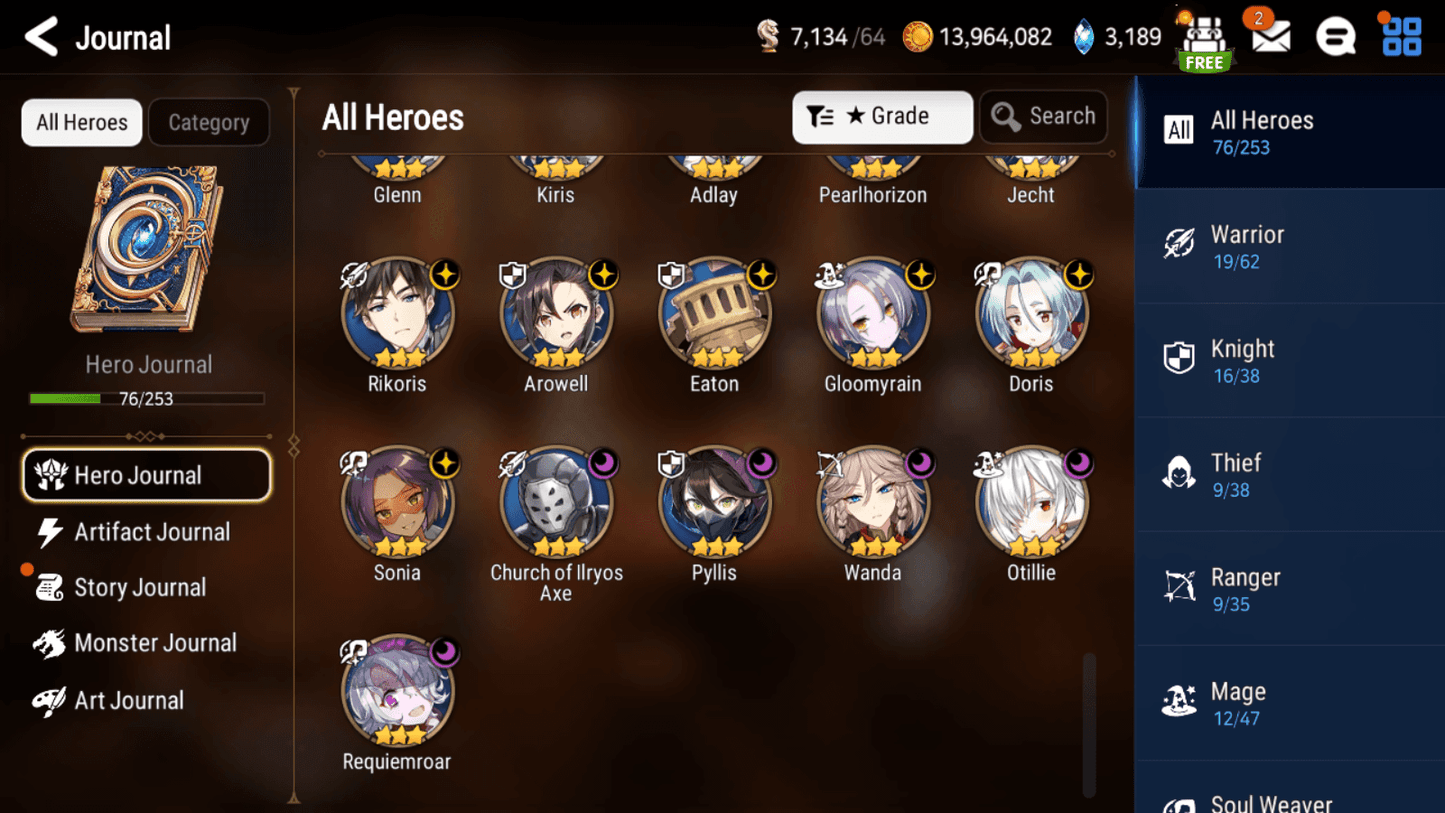Select the Mage hat filter icon
The height and width of the screenshot is (813, 1445).
click(1180, 702)
